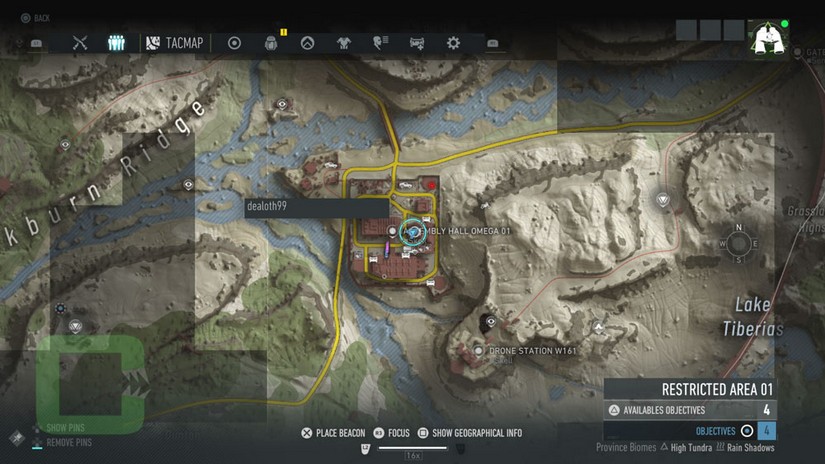This screenshot has height=464, width=825.
Task: Open the objectives target-circle tab
Action: [x=235, y=43]
